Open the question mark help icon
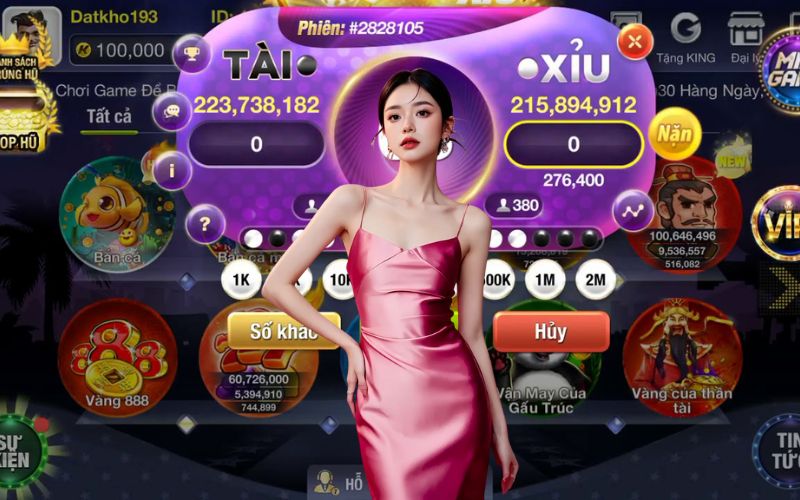 coord(205,224)
